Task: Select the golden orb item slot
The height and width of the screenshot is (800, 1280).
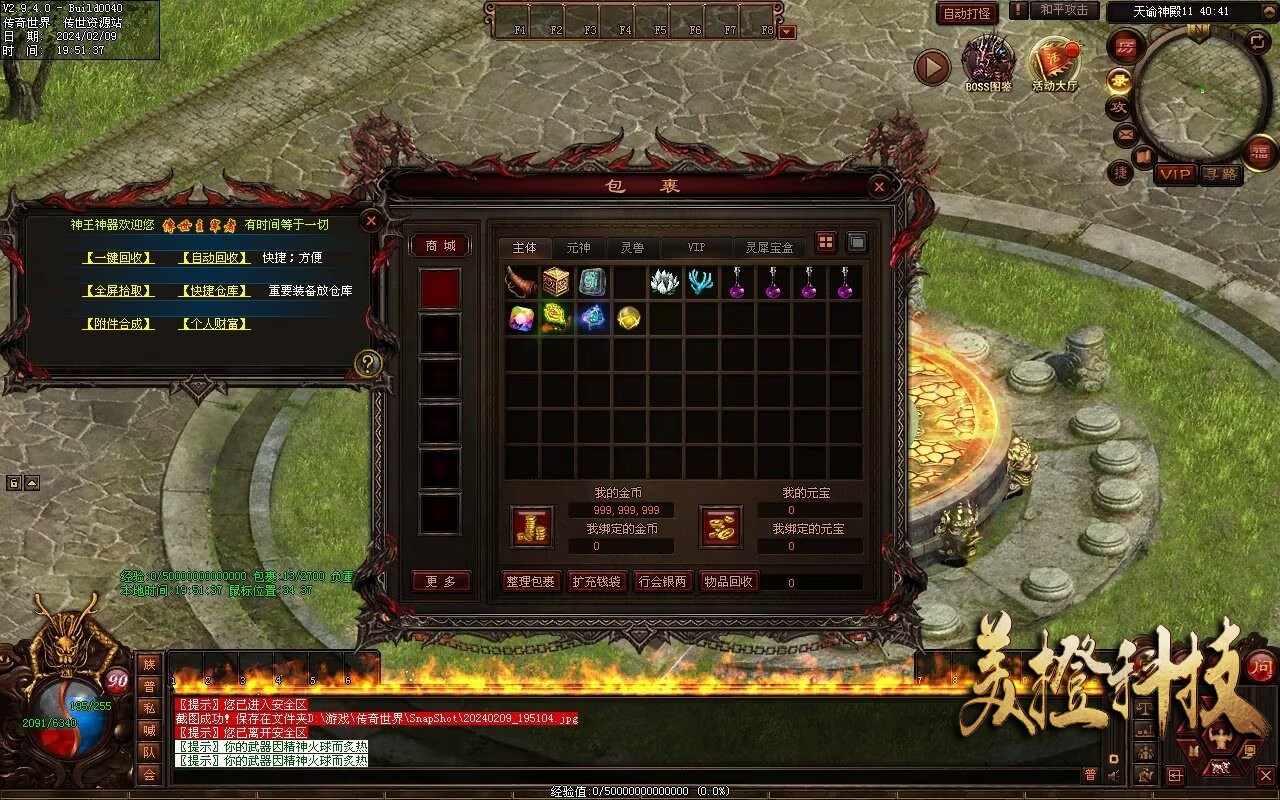Action: (x=629, y=318)
